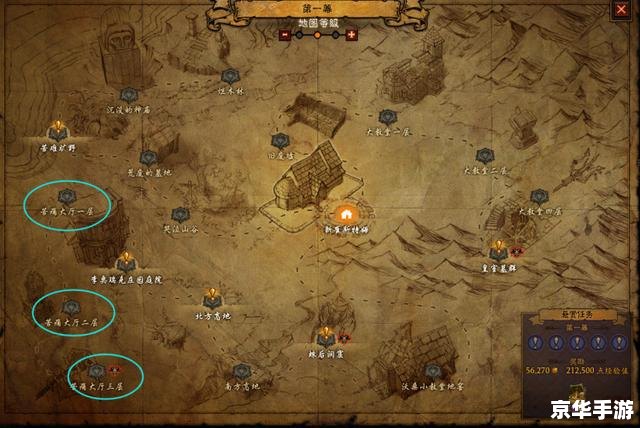
Task: Choose the 大教堂二层 waypoint
Action: pos(485,156)
